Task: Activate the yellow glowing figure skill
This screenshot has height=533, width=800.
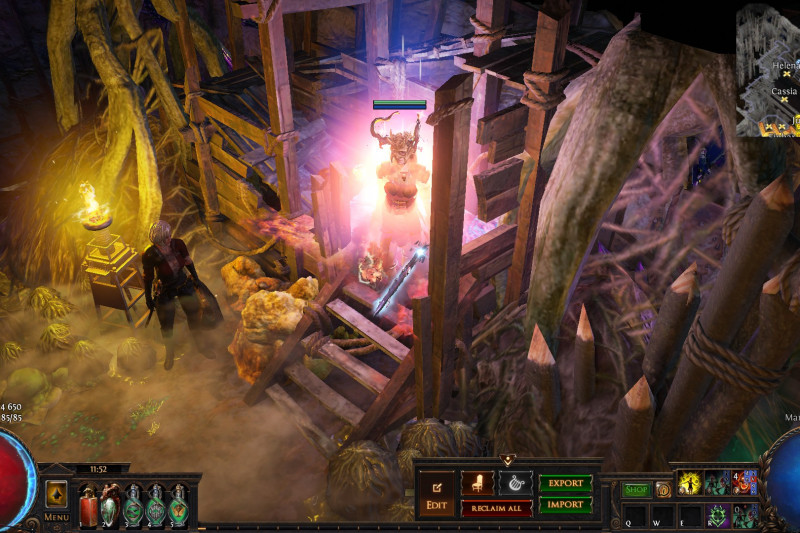Action: point(690,484)
